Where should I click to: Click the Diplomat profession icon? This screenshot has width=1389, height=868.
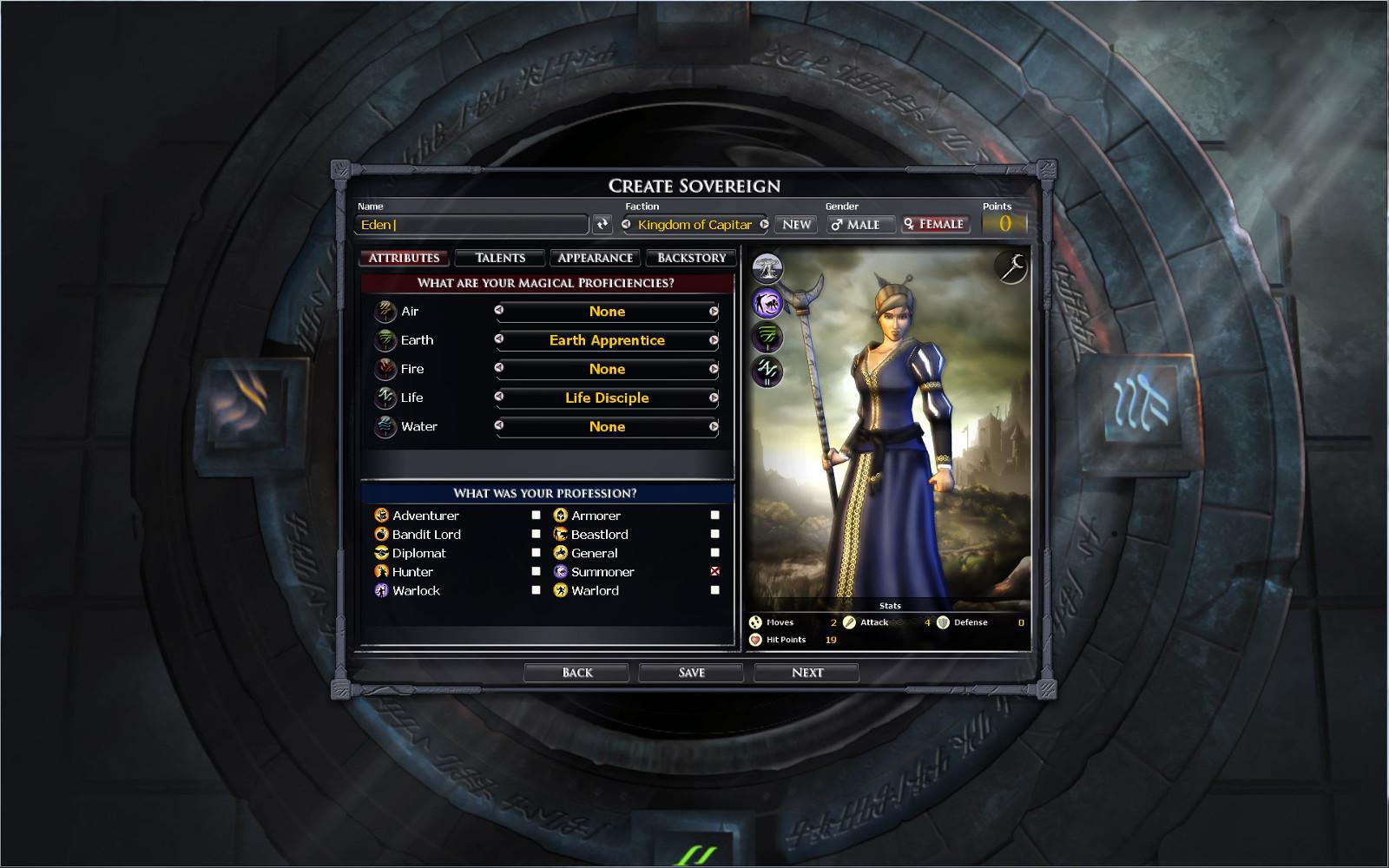point(380,552)
